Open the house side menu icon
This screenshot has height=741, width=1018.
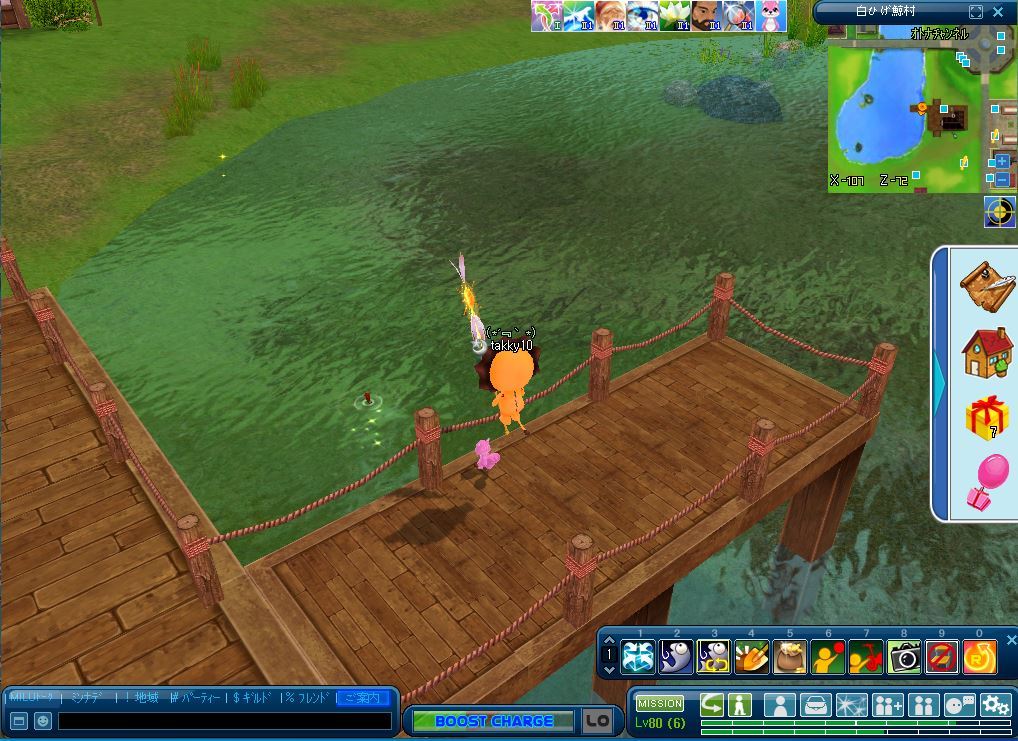987,352
